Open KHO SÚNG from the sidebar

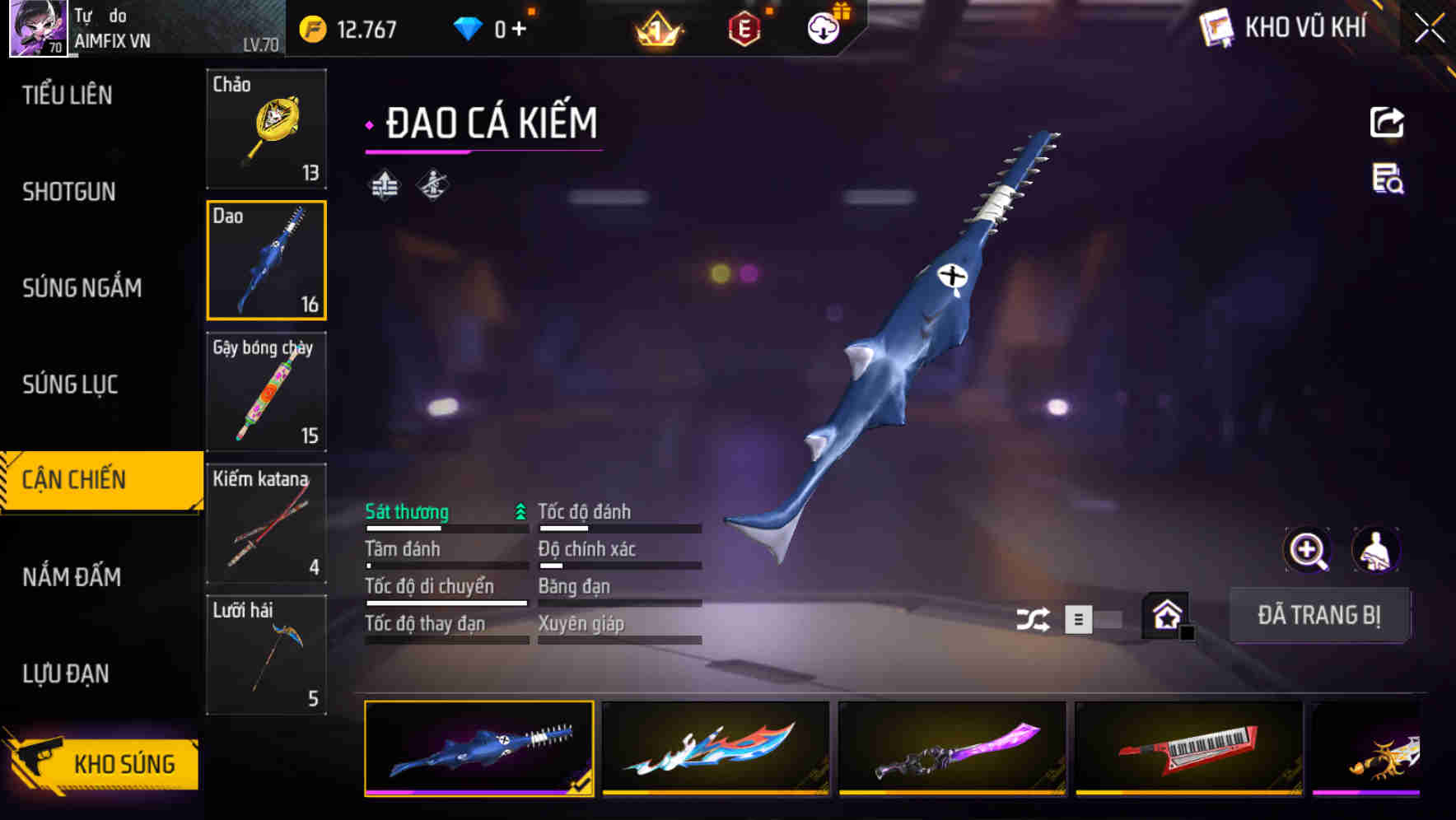coord(101,763)
